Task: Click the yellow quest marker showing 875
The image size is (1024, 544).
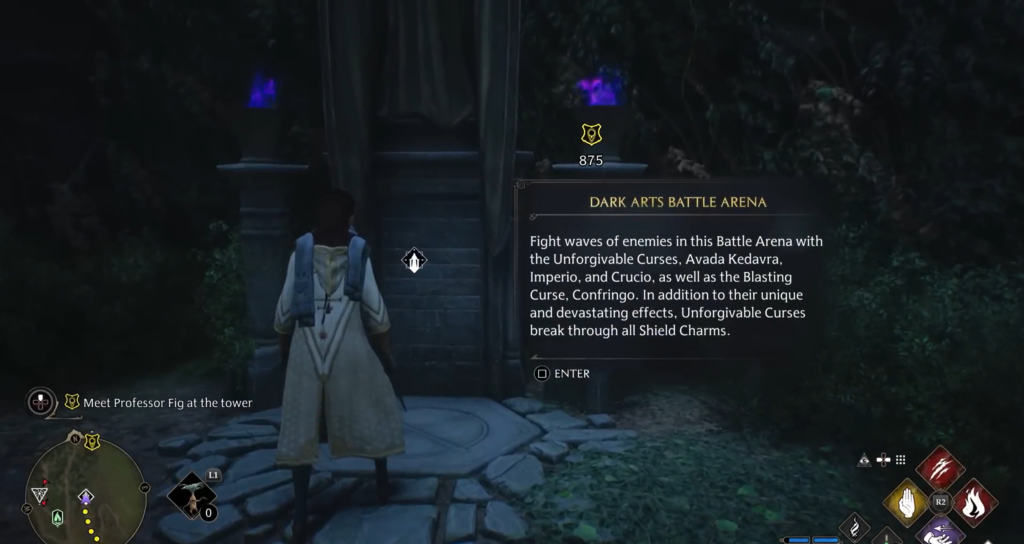Action: tap(591, 135)
